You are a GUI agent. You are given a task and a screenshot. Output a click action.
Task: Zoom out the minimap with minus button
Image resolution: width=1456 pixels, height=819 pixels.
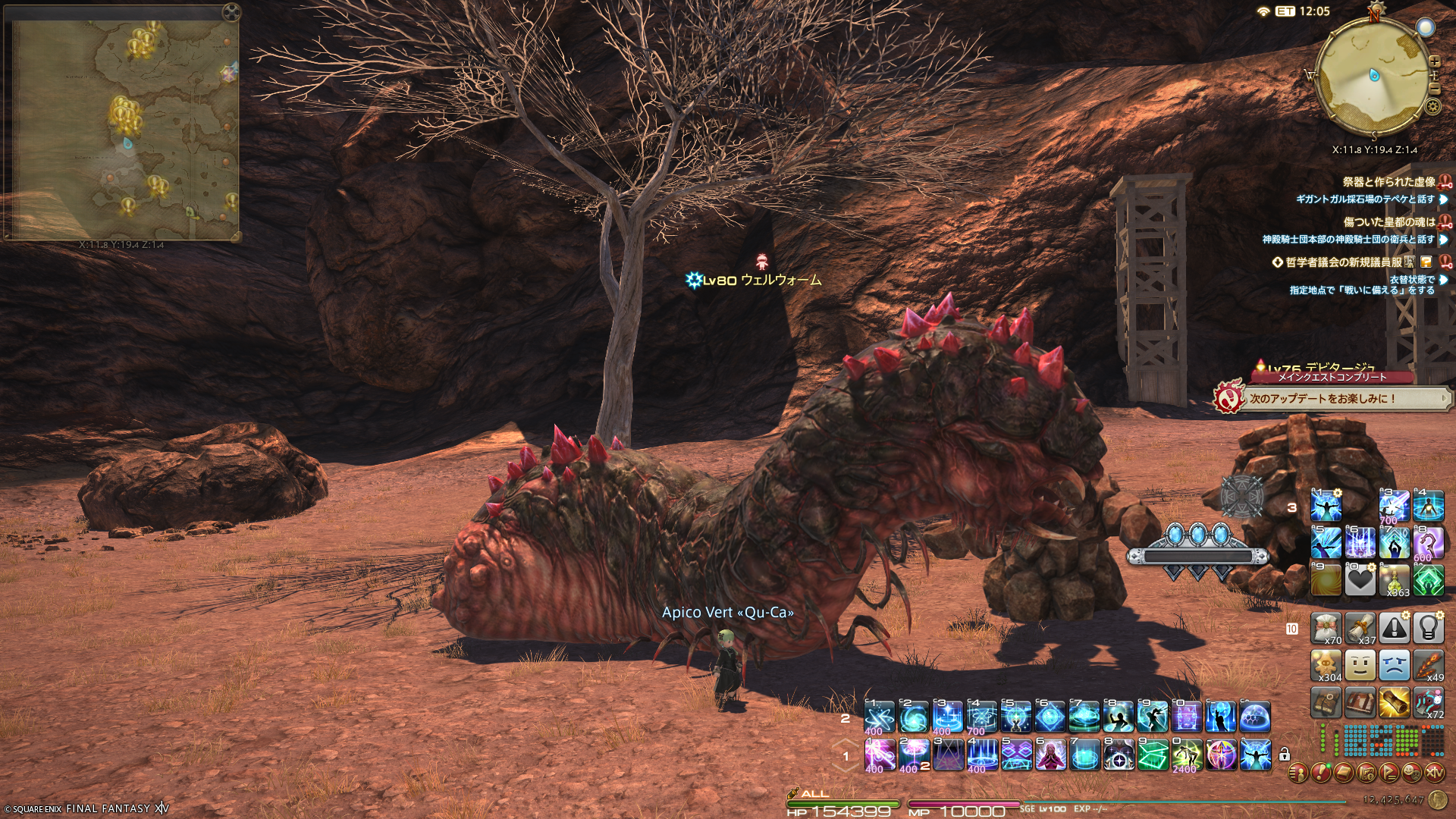[x=1434, y=89]
